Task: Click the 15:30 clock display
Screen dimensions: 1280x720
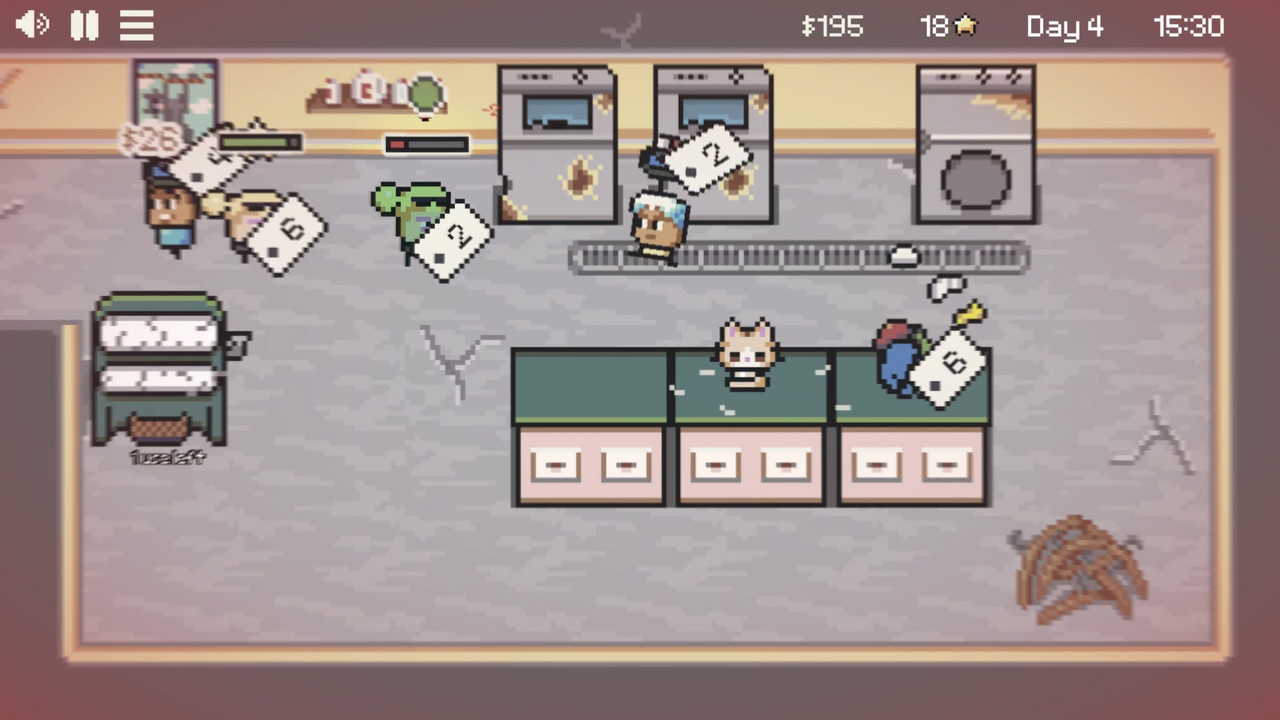Action: click(1192, 27)
